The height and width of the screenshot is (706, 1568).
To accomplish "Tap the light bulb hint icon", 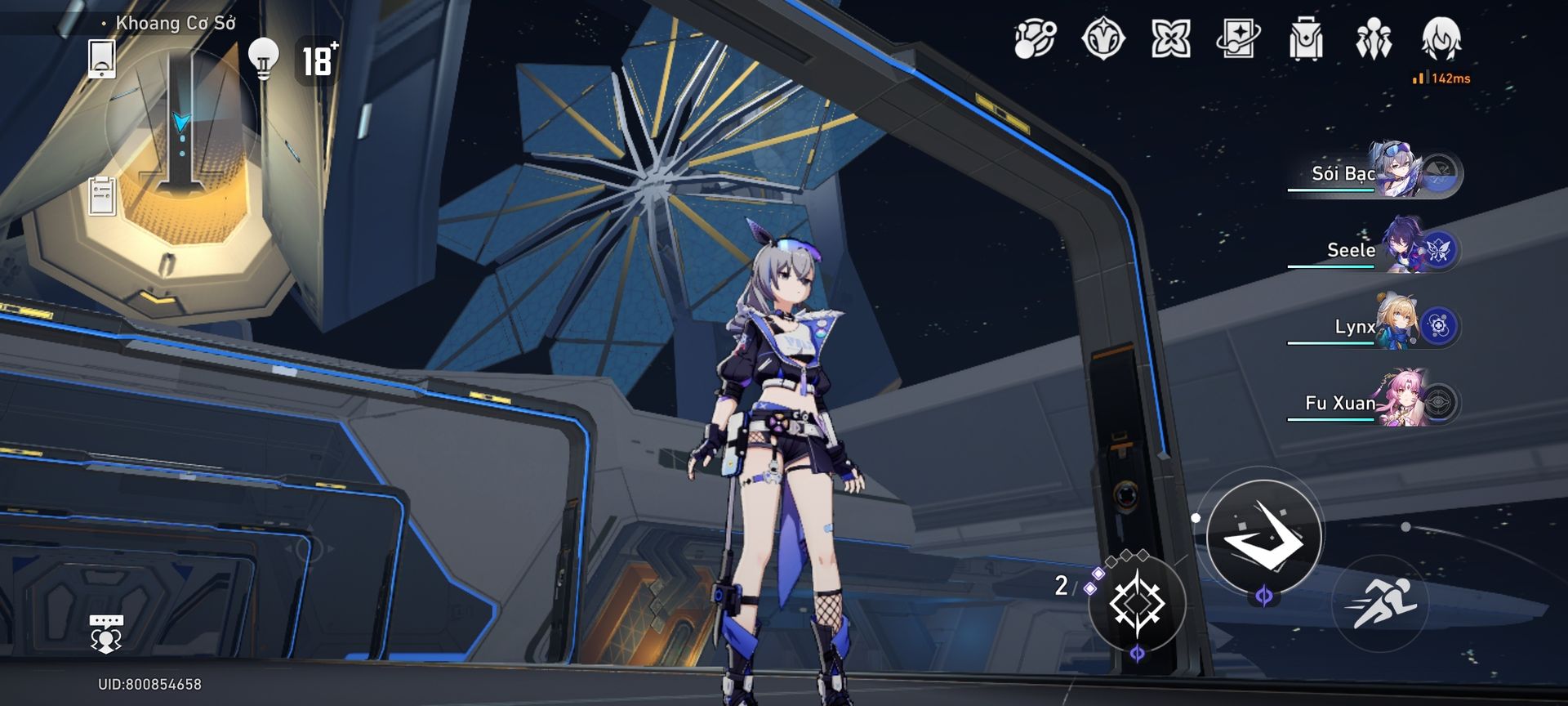I will click(263, 58).
